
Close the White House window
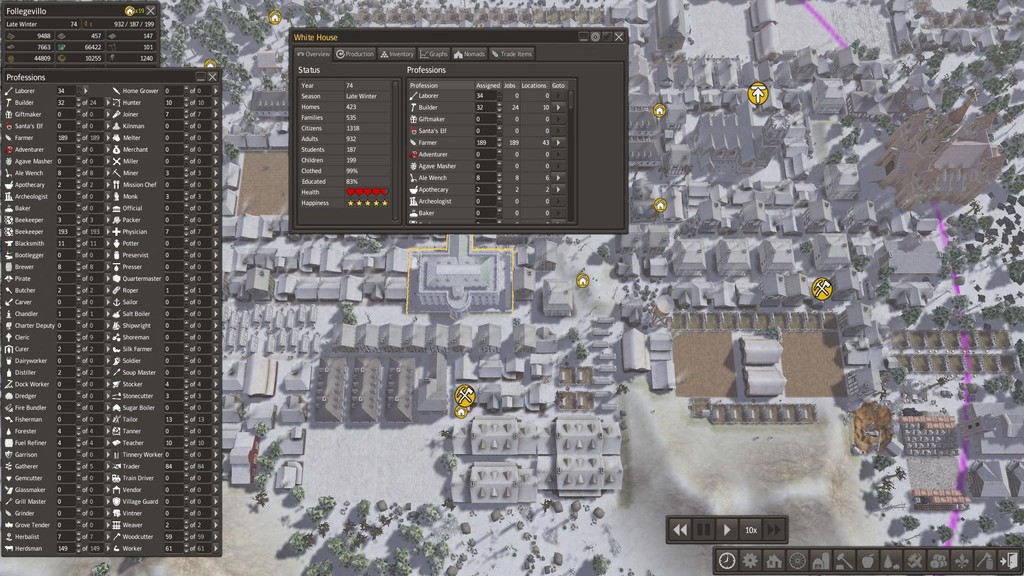(x=619, y=37)
